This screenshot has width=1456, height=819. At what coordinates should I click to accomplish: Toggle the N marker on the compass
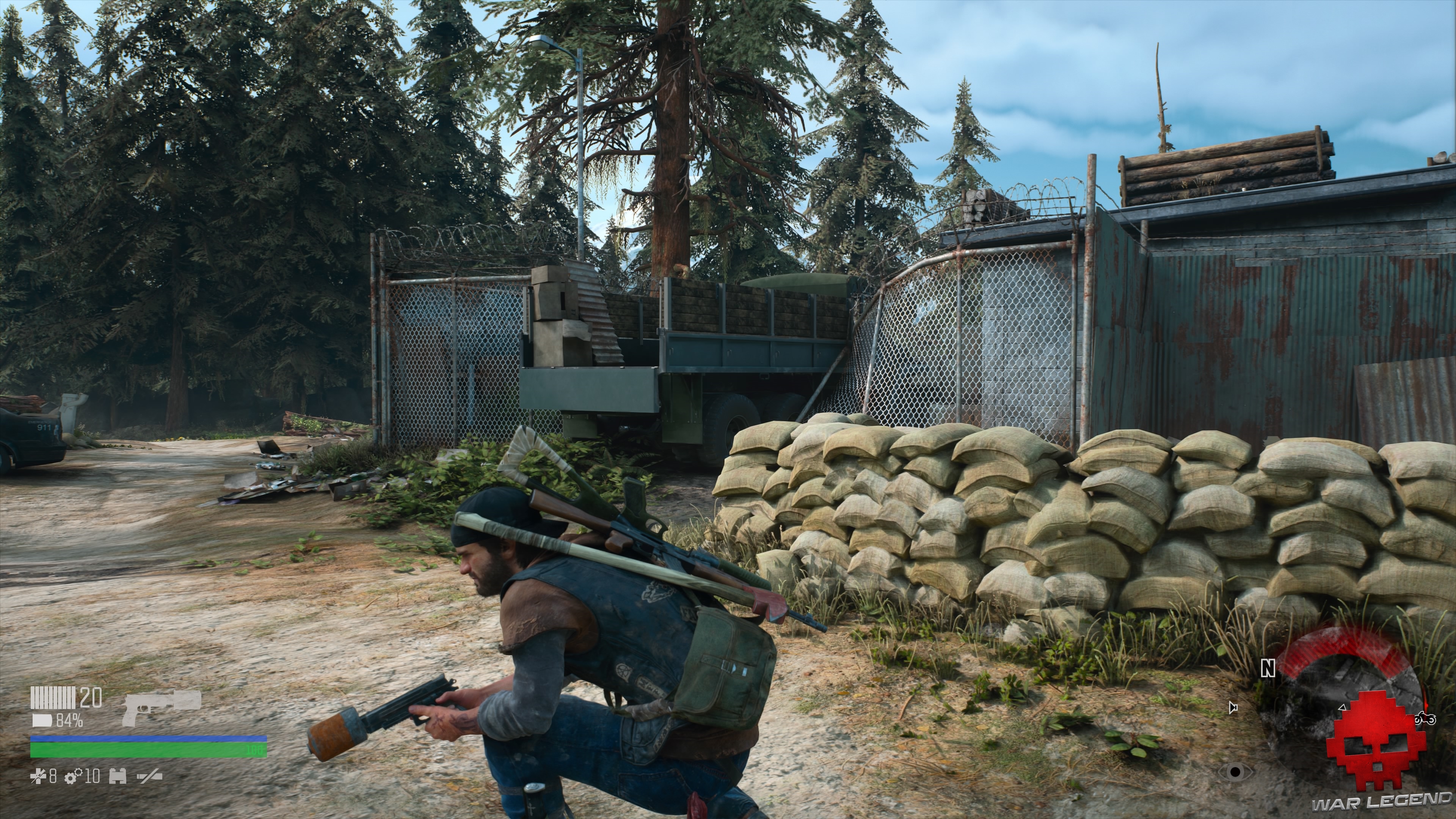tap(1267, 667)
